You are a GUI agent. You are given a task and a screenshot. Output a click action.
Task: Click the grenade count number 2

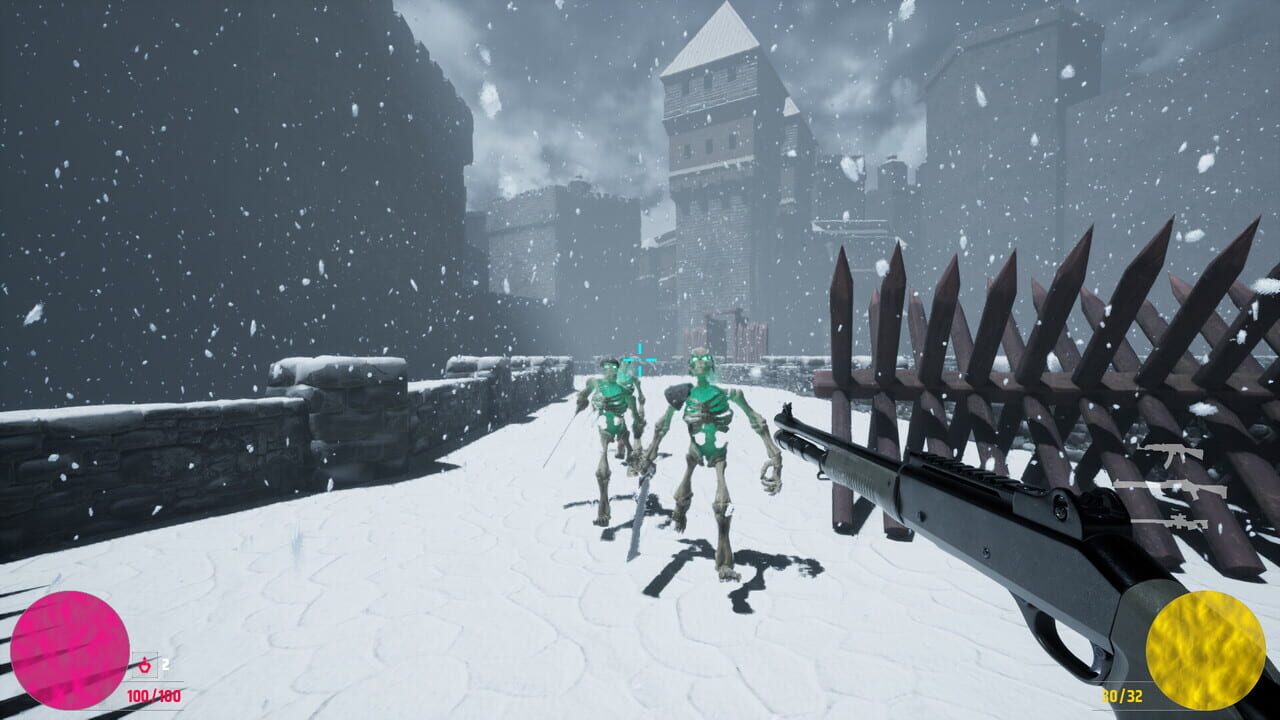165,664
